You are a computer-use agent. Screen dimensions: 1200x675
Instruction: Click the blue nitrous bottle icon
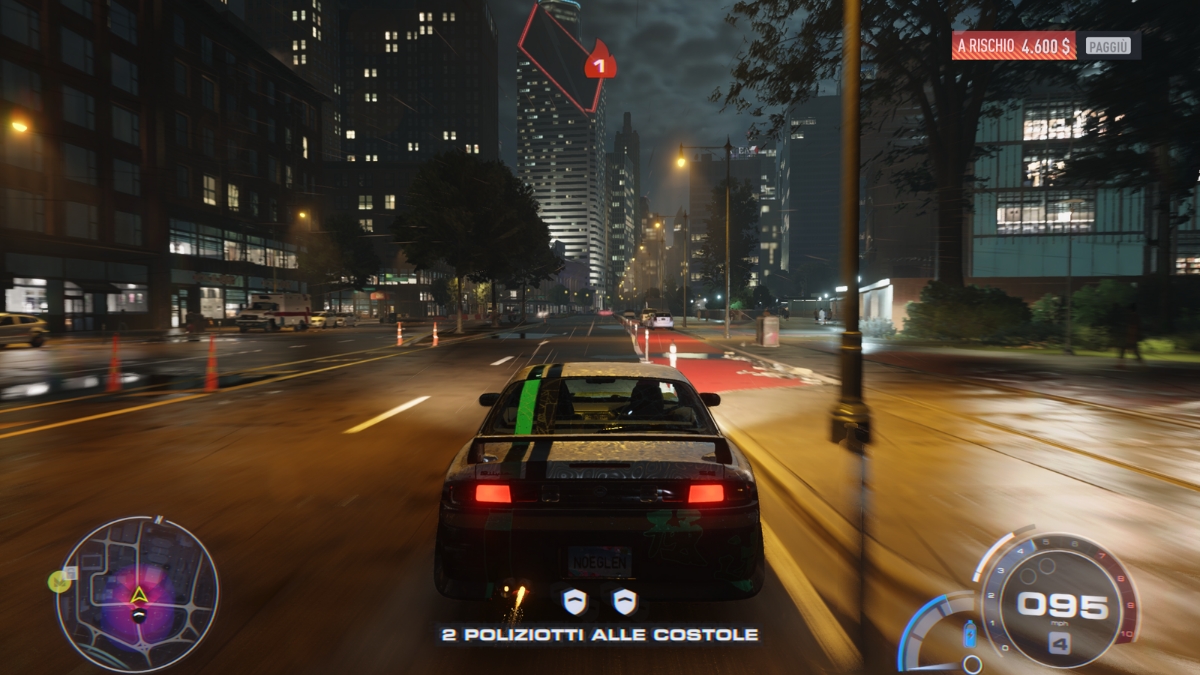click(x=968, y=634)
